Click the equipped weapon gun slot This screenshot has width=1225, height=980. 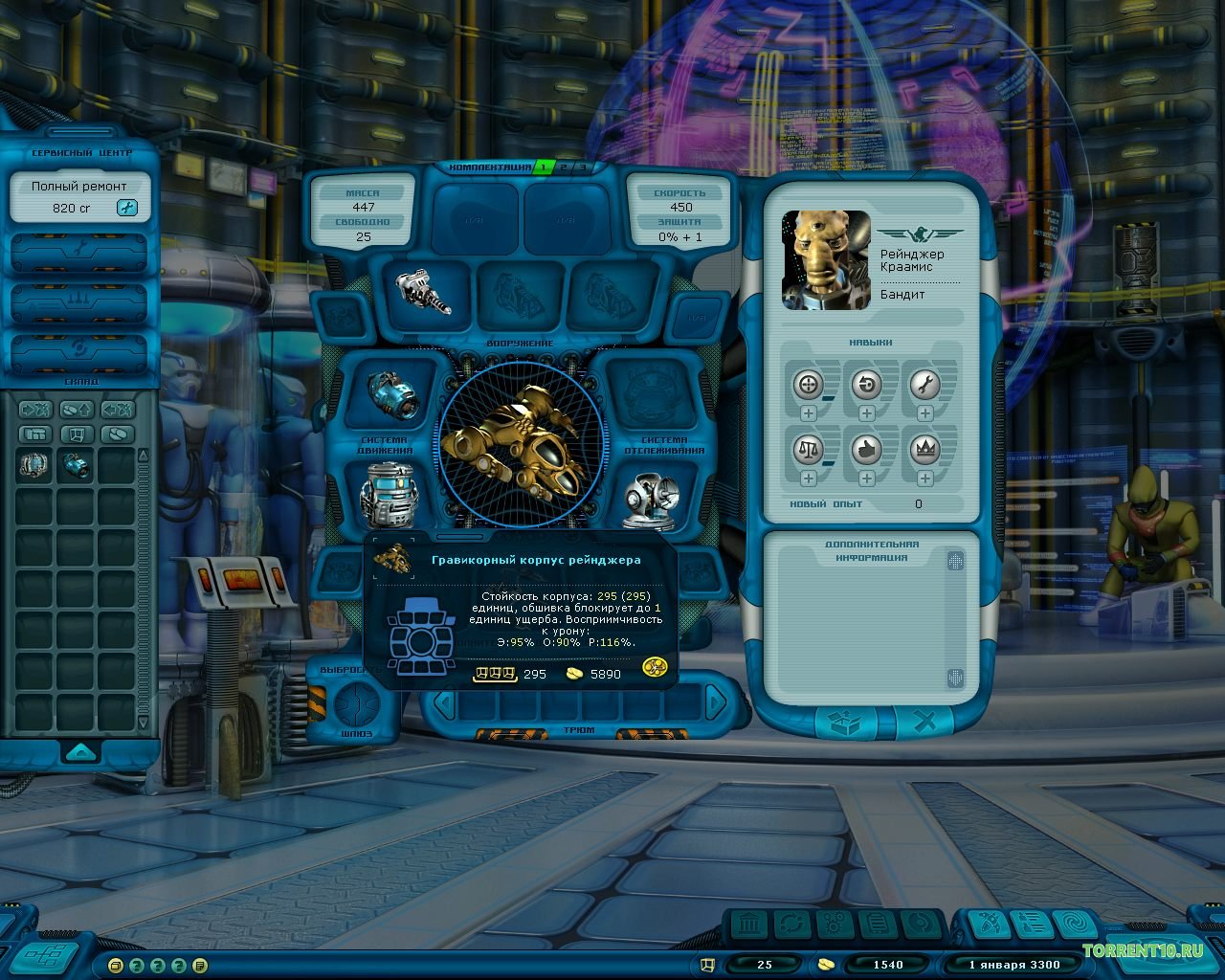click(422, 290)
